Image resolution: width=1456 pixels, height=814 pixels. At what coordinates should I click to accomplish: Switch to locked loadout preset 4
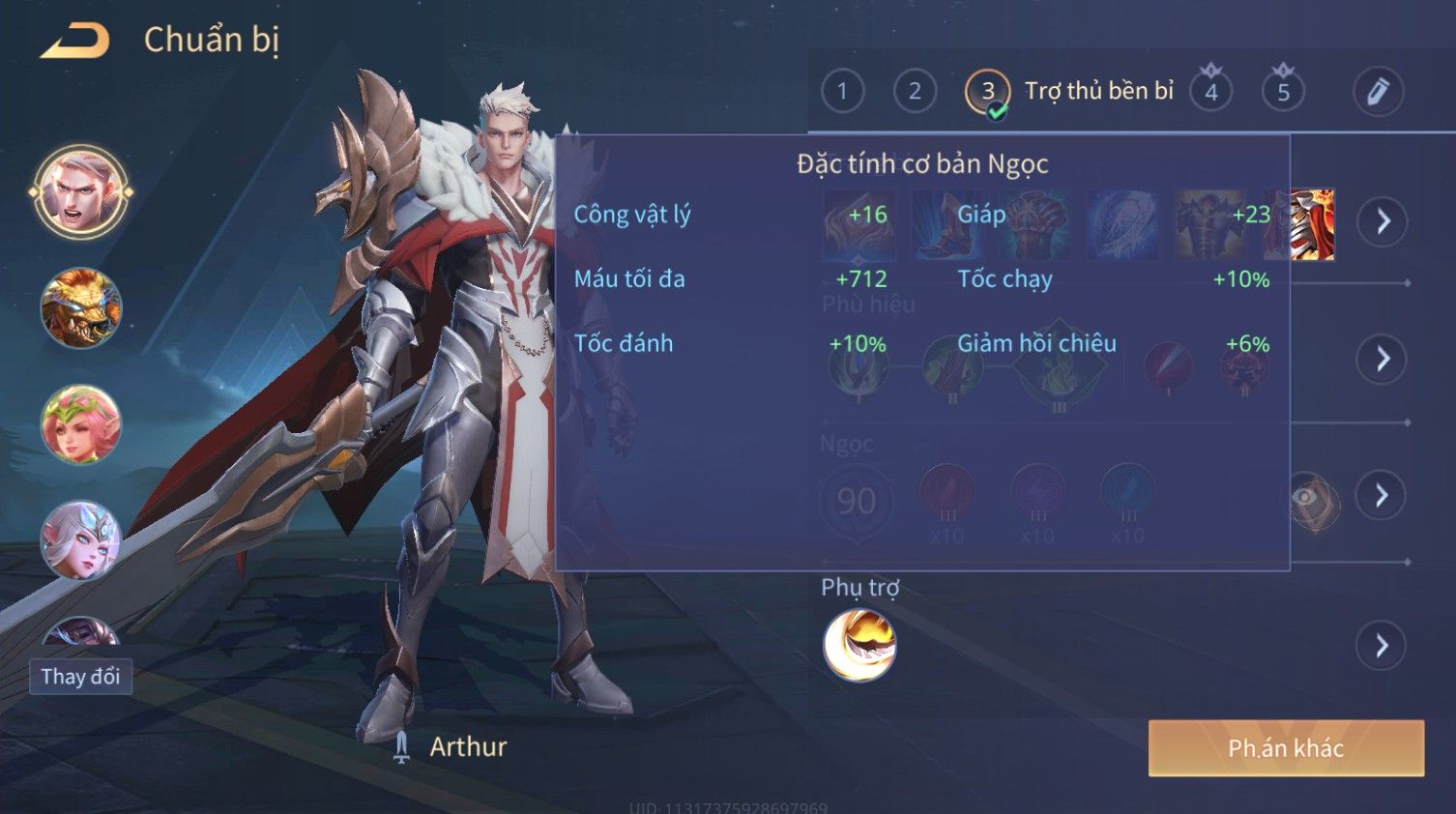click(x=1210, y=92)
